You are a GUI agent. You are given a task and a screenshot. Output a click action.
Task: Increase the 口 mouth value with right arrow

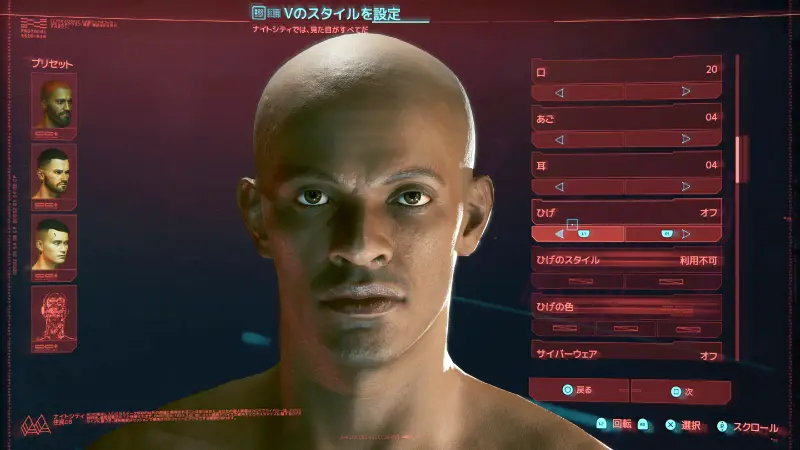(x=686, y=92)
